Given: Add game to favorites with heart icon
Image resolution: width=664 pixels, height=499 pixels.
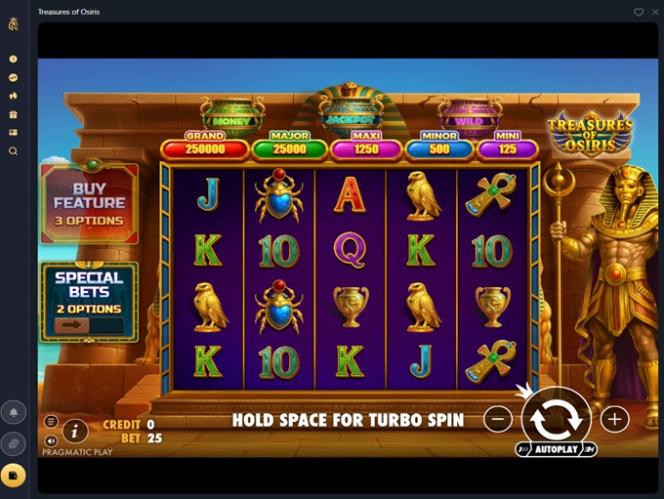Looking at the screenshot, I should 639,12.
